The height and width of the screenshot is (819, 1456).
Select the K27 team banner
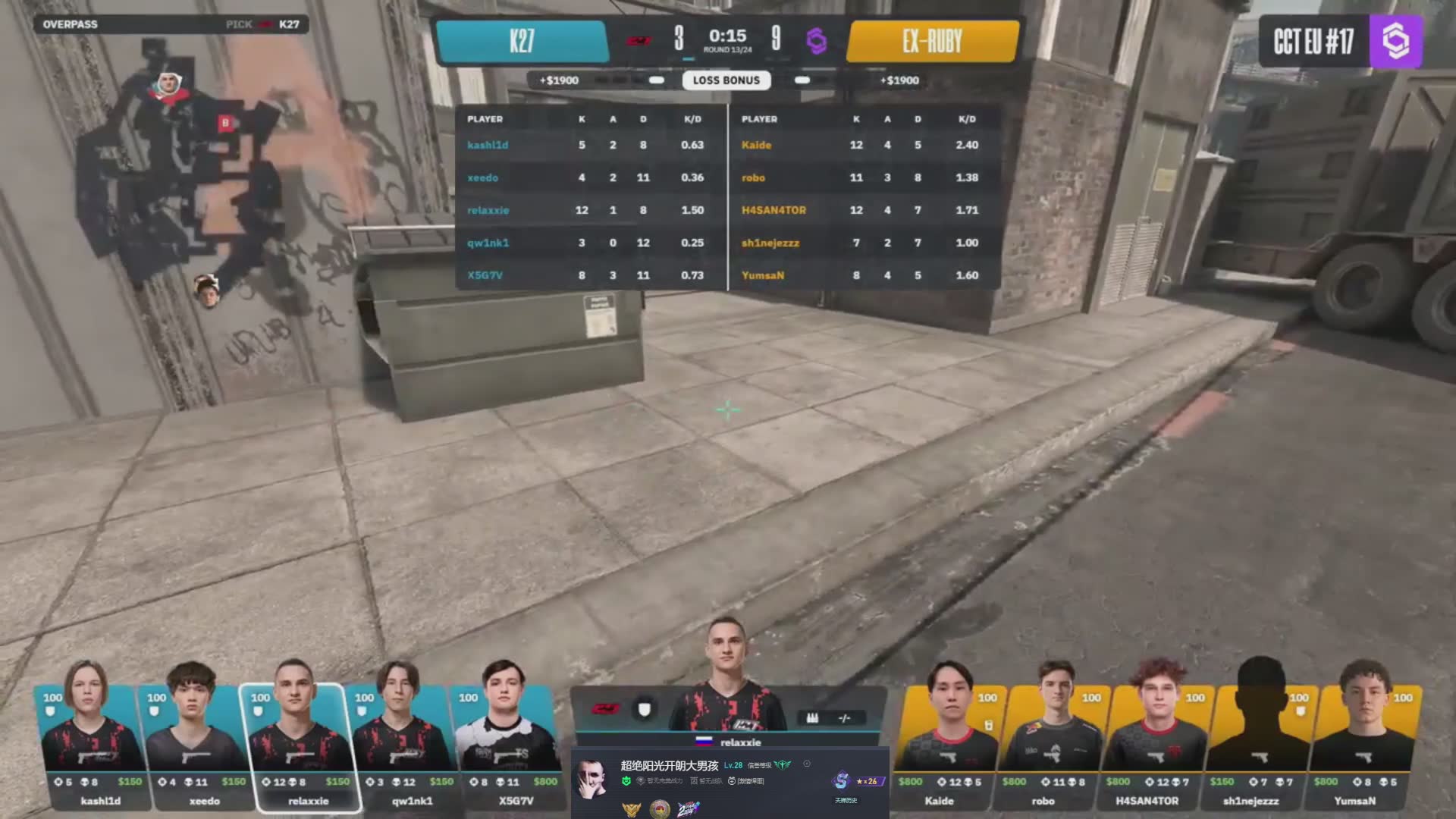522,41
